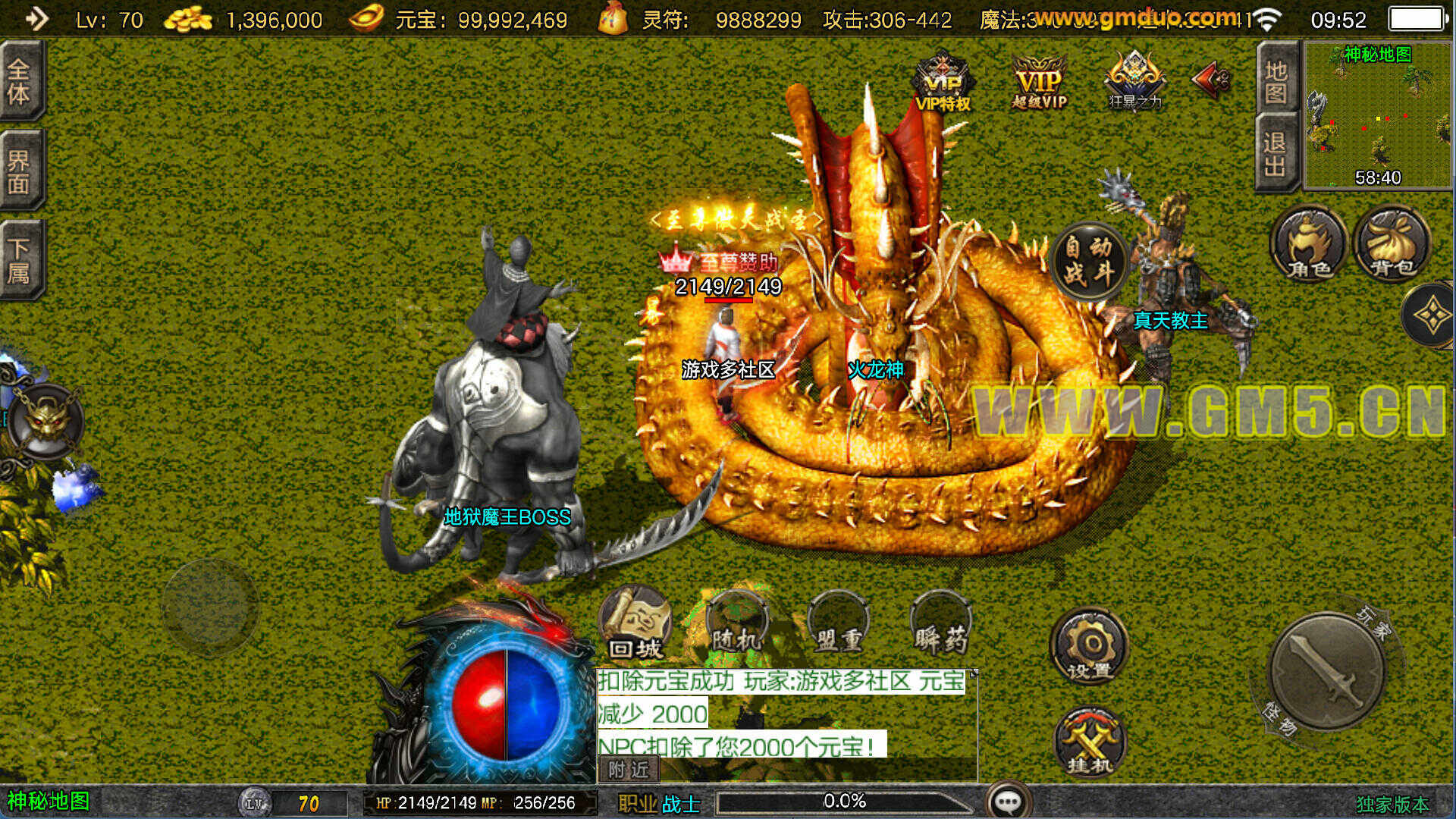1456x819 pixels.
Task: Open the chat speech bubble
Action: pyautogui.click(x=1008, y=802)
